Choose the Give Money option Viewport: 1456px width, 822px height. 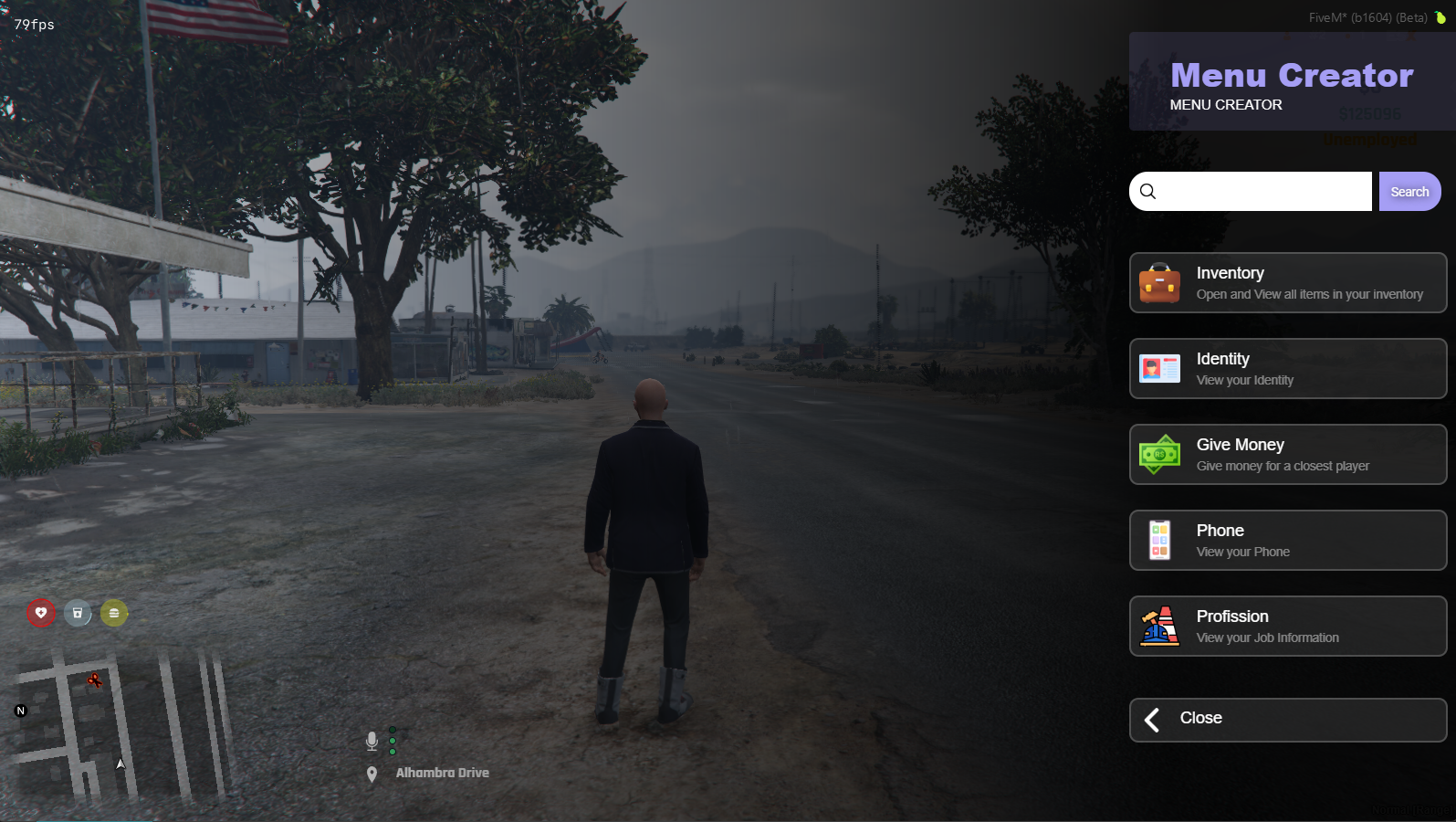(1287, 455)
